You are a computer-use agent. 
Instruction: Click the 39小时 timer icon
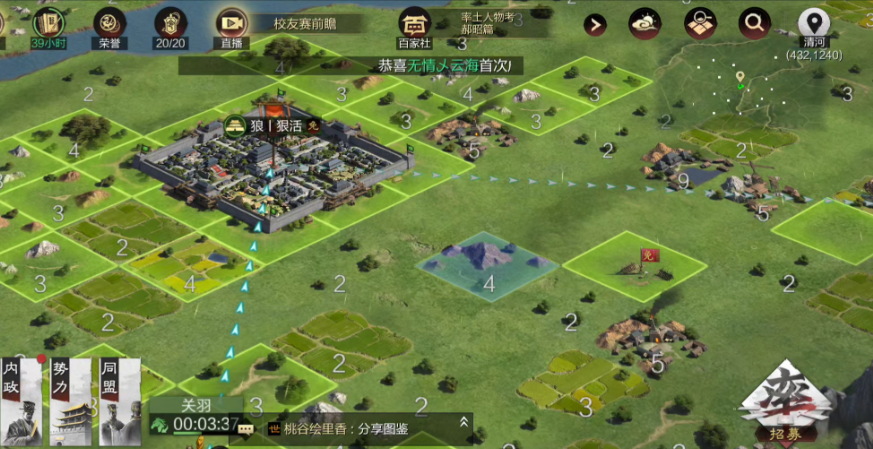[47, 26]
